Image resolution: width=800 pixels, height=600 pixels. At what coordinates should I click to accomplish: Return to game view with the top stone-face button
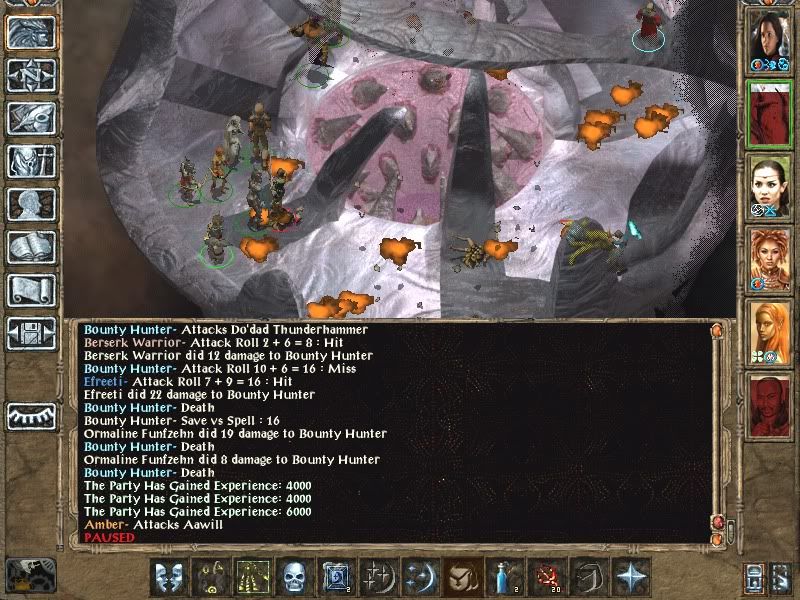[30, 32]
